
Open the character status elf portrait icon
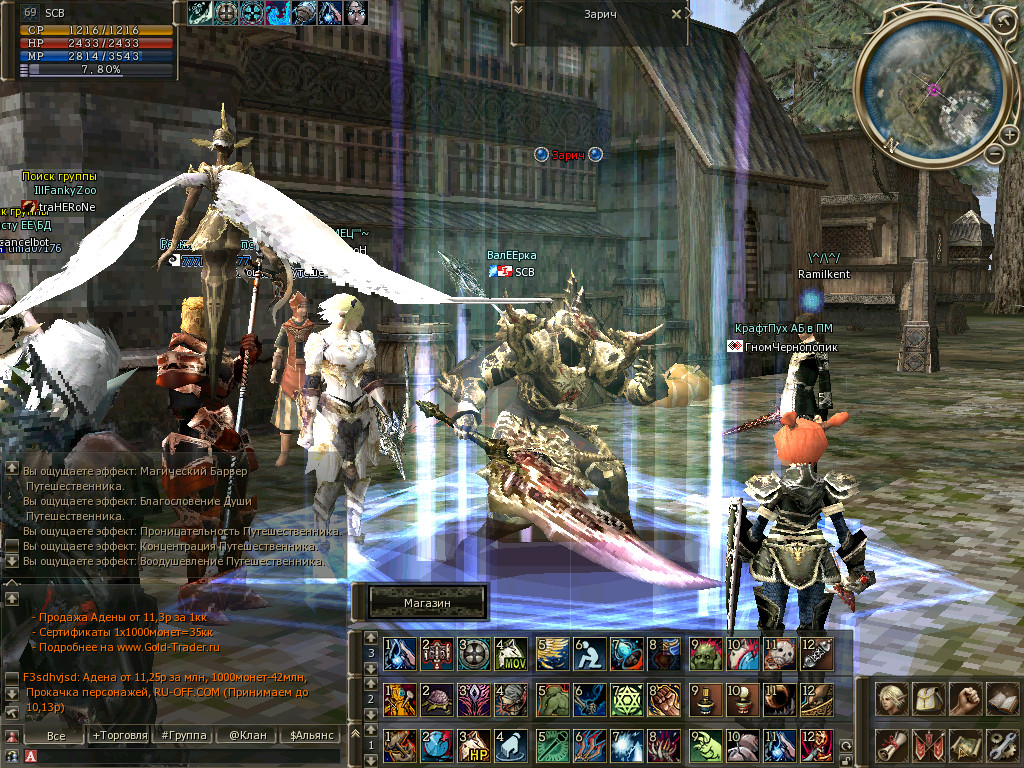coord(892,699)
